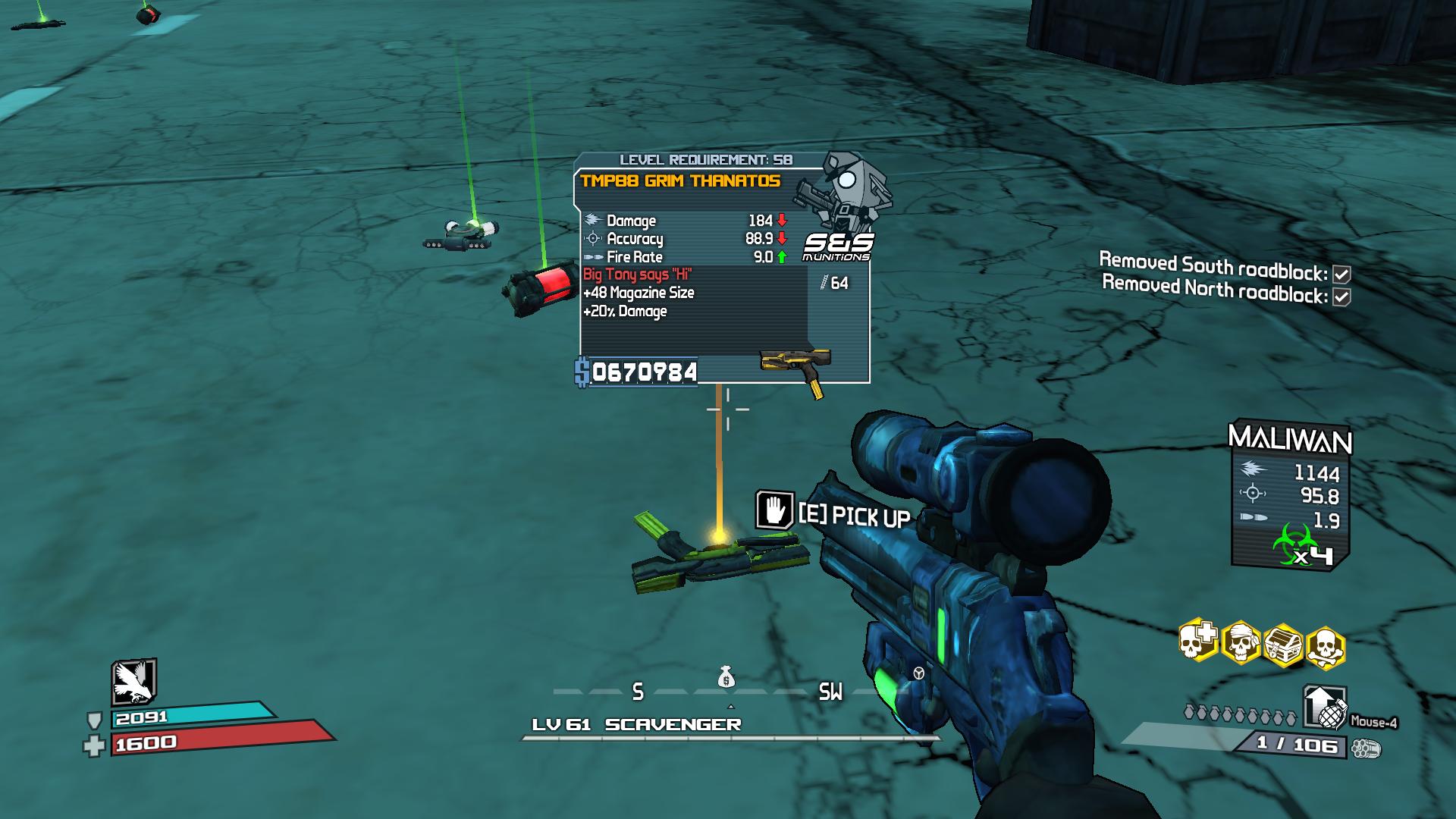Toggle the Removed South roadblock checkbox
The width and height of the screenshot is (1456, 819).
(x=1341, y=275)
